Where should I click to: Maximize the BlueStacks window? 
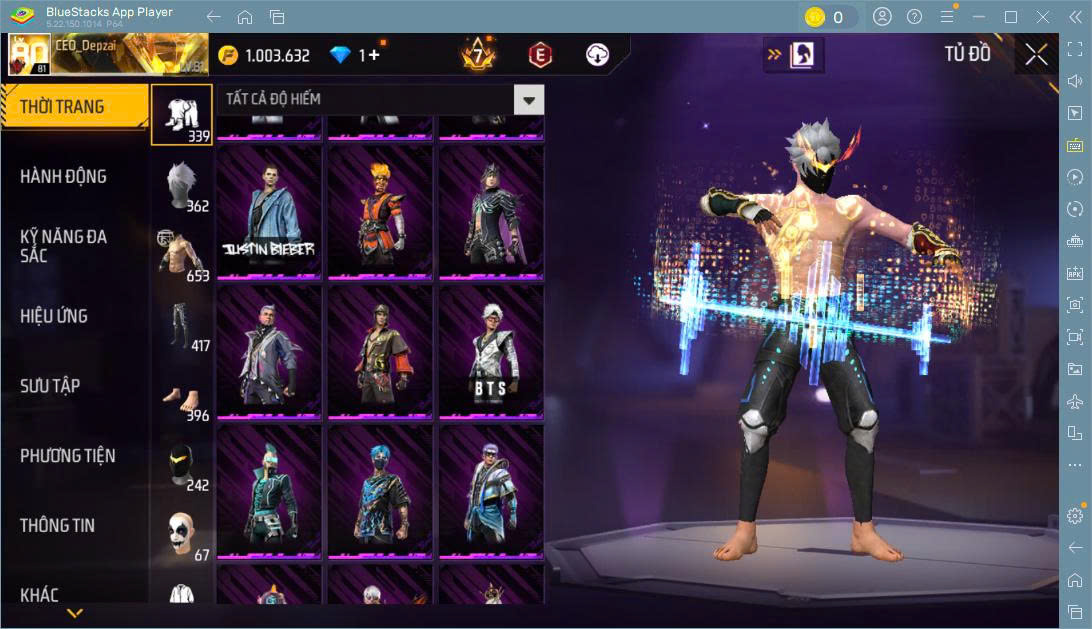point(1010,17)
